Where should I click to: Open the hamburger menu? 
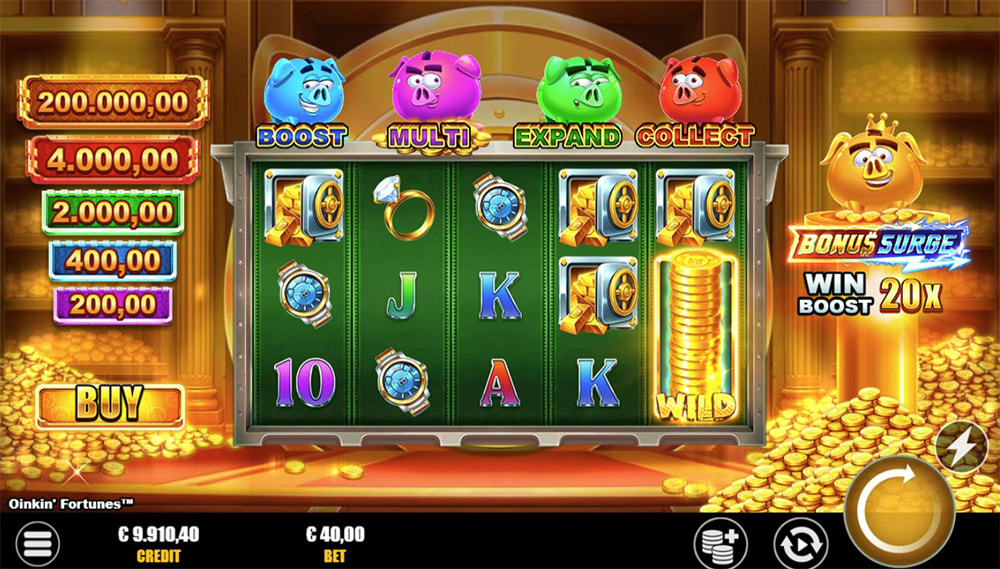(x=35, y=544)
